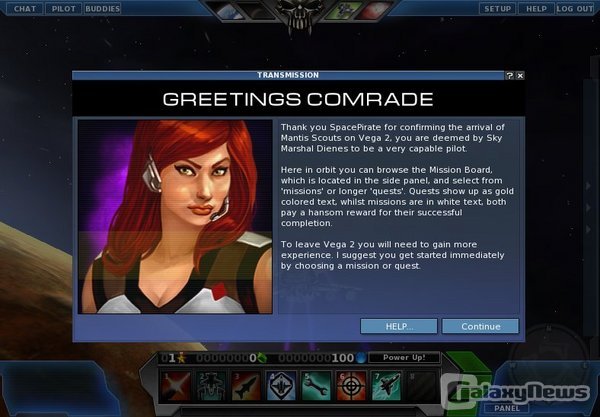600x417 pixels.
Task: Close the Transmission window
Action: pyautogui.click(x=520, y=75)
